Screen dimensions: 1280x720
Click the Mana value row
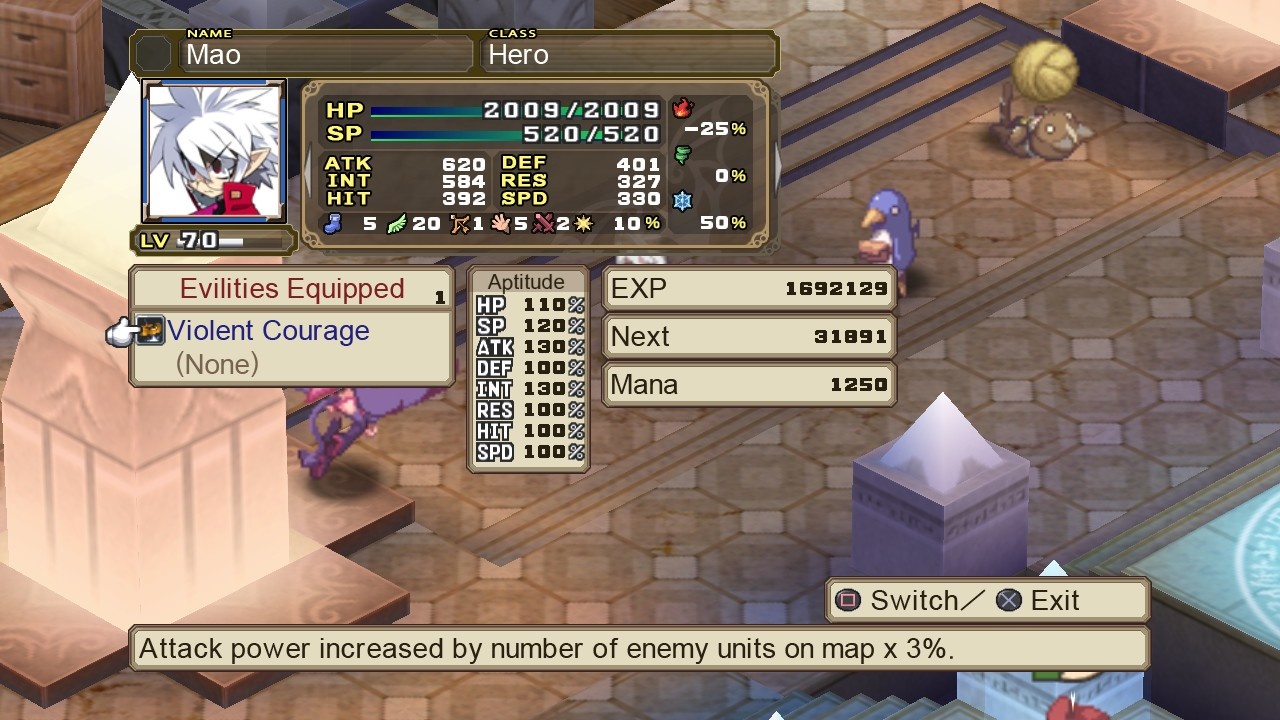pyautogui.click(x=748, y=384)
